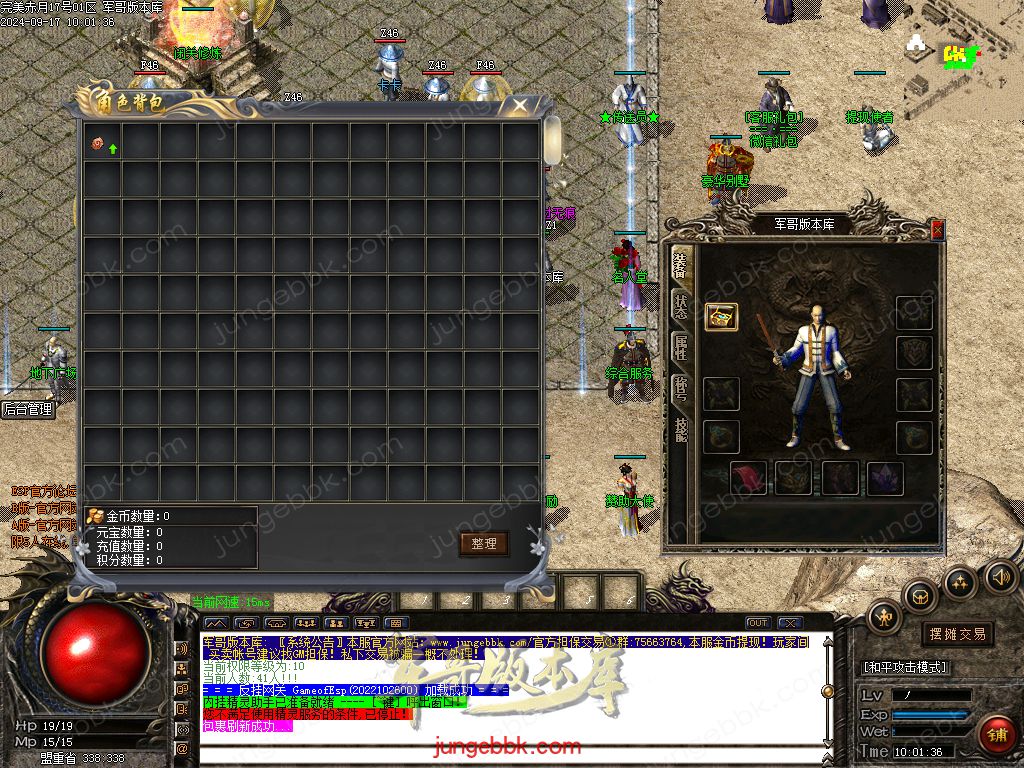1024x768 pixels.
Task: Select the purple crystal equipment slot
Action: [884, 477]
